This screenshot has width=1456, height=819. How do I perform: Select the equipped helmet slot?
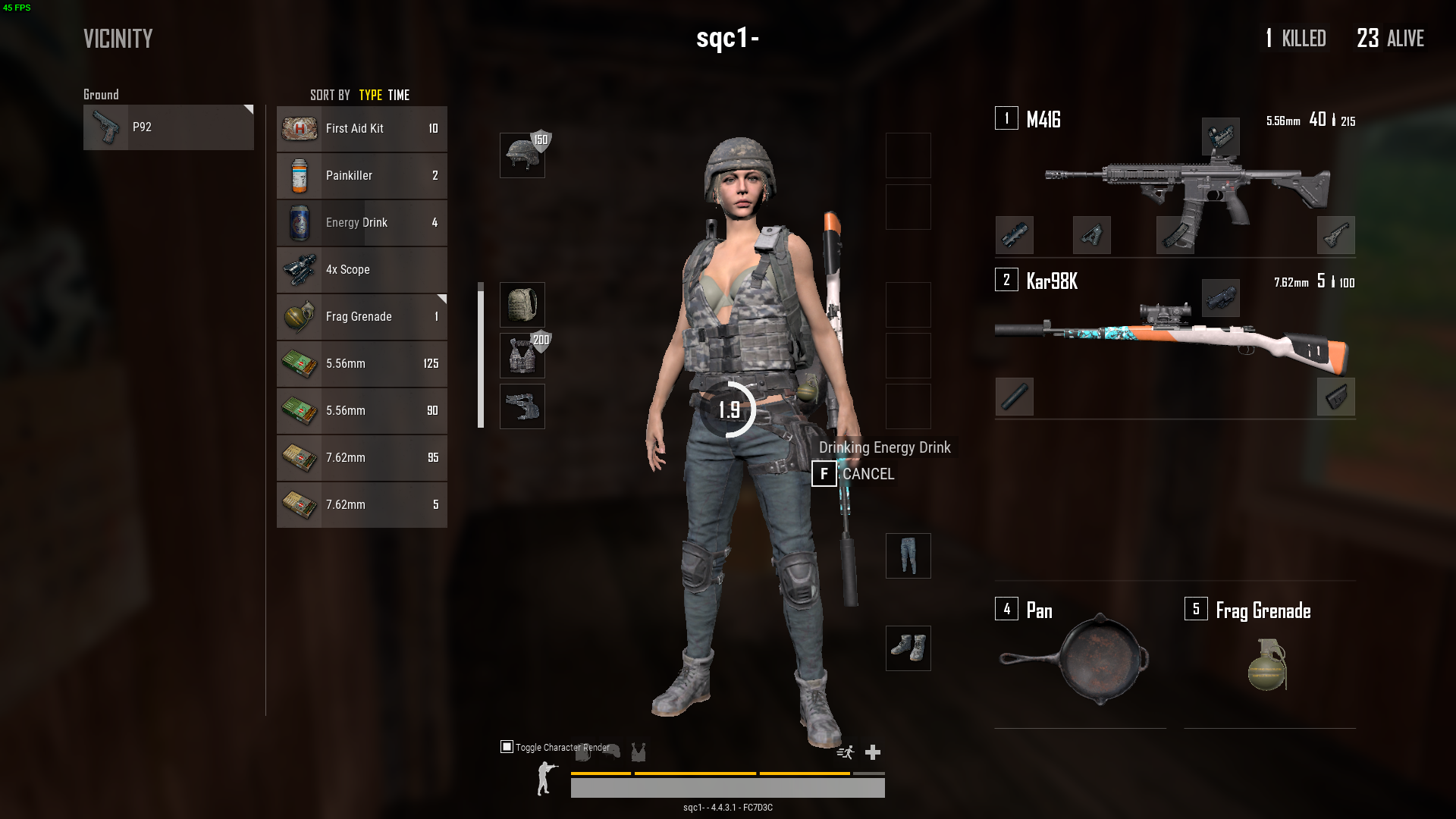pyautogui.click(x=522, y=155)
